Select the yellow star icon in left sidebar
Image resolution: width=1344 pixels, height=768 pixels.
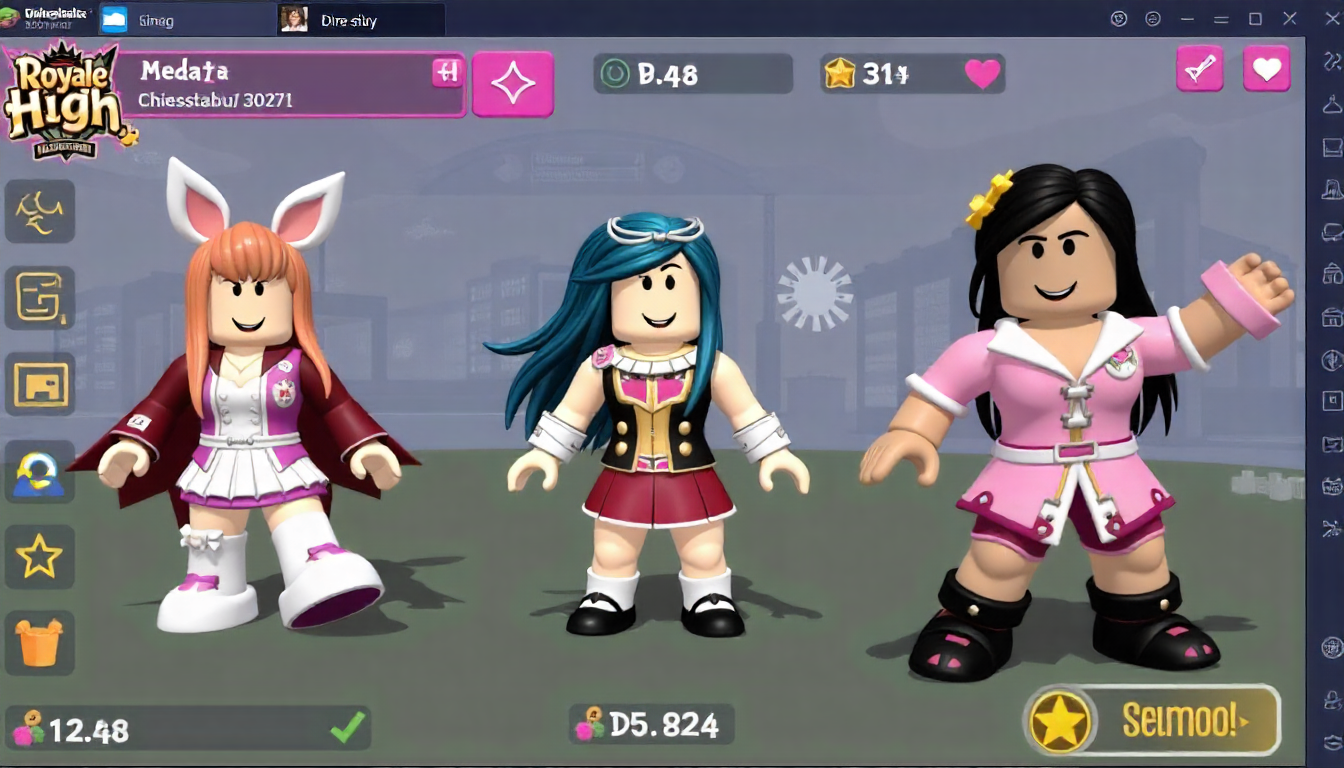(40, 556)
